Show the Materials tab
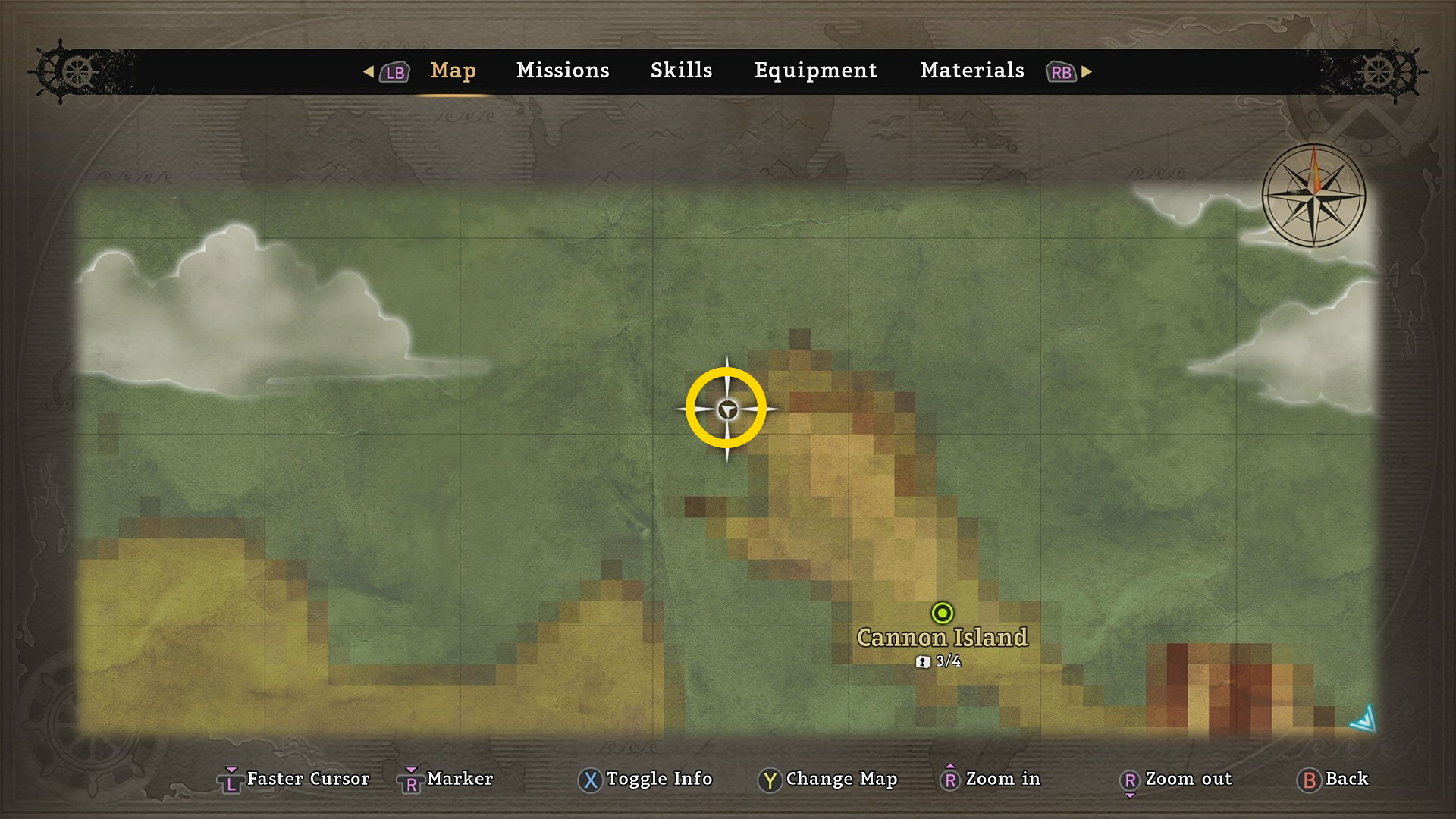 coord(971,71)
